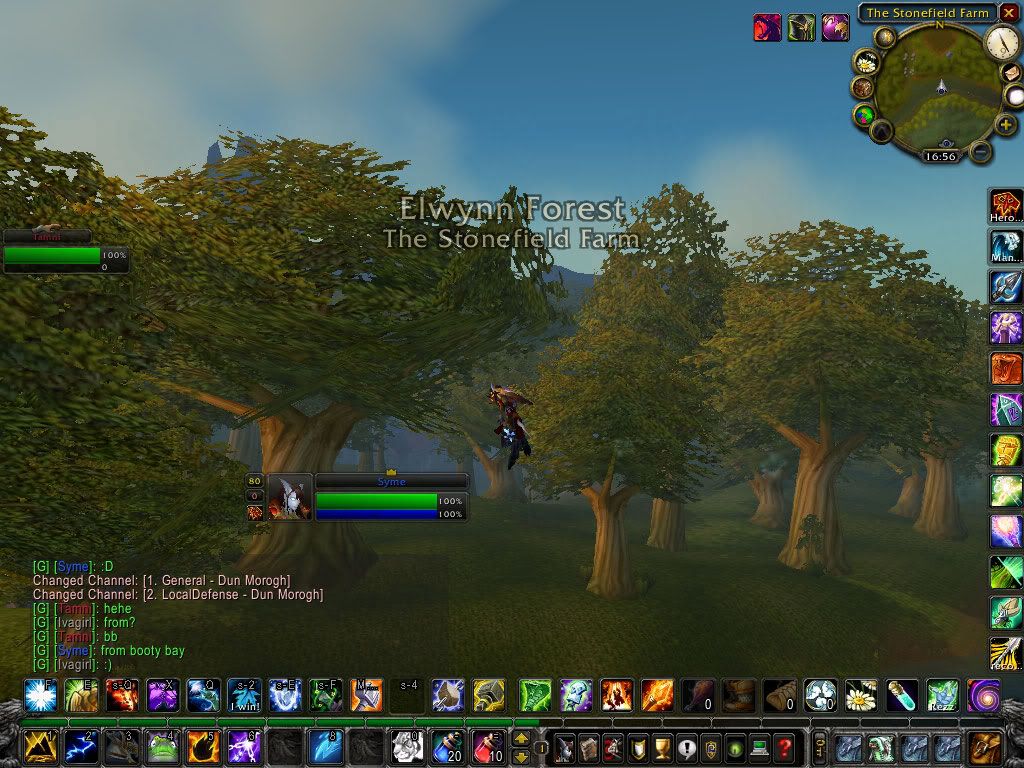This screenshot has width=1024, height=768.
Task: Click the circular minimap of Stonefield Farm
Action: click(939, 88)
